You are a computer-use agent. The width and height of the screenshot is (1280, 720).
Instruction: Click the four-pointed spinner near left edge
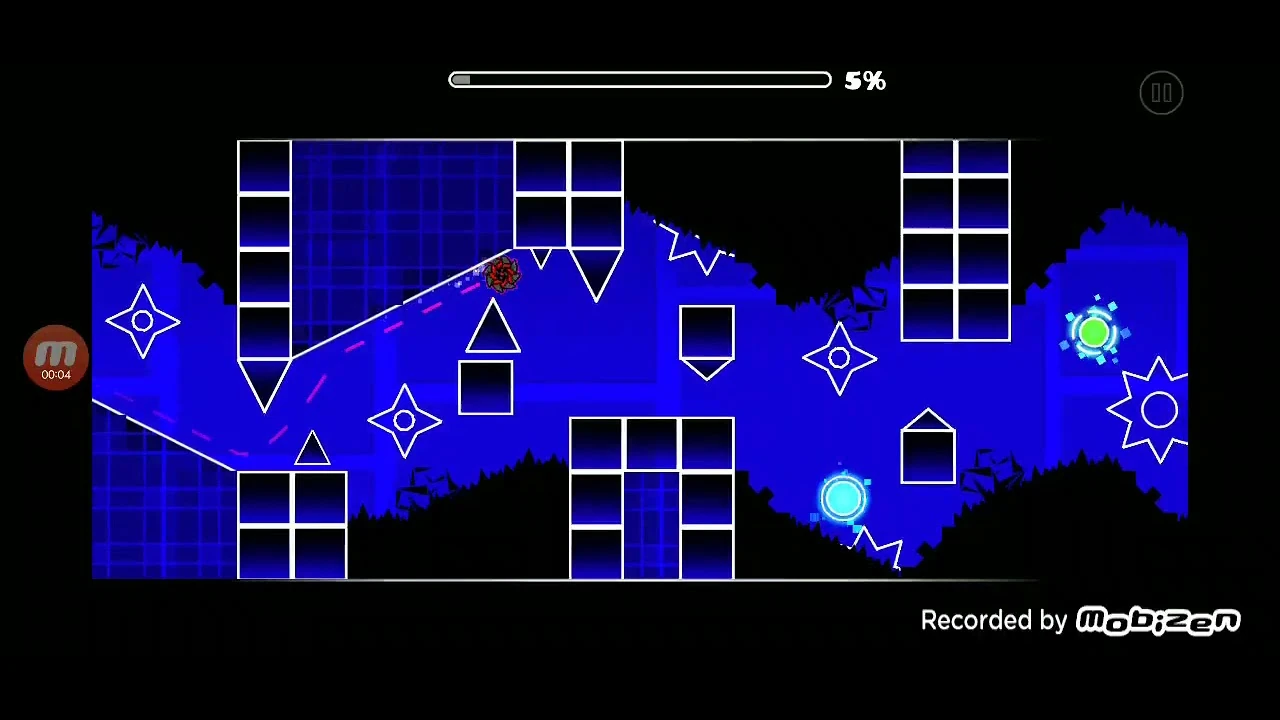pos(142,320)
